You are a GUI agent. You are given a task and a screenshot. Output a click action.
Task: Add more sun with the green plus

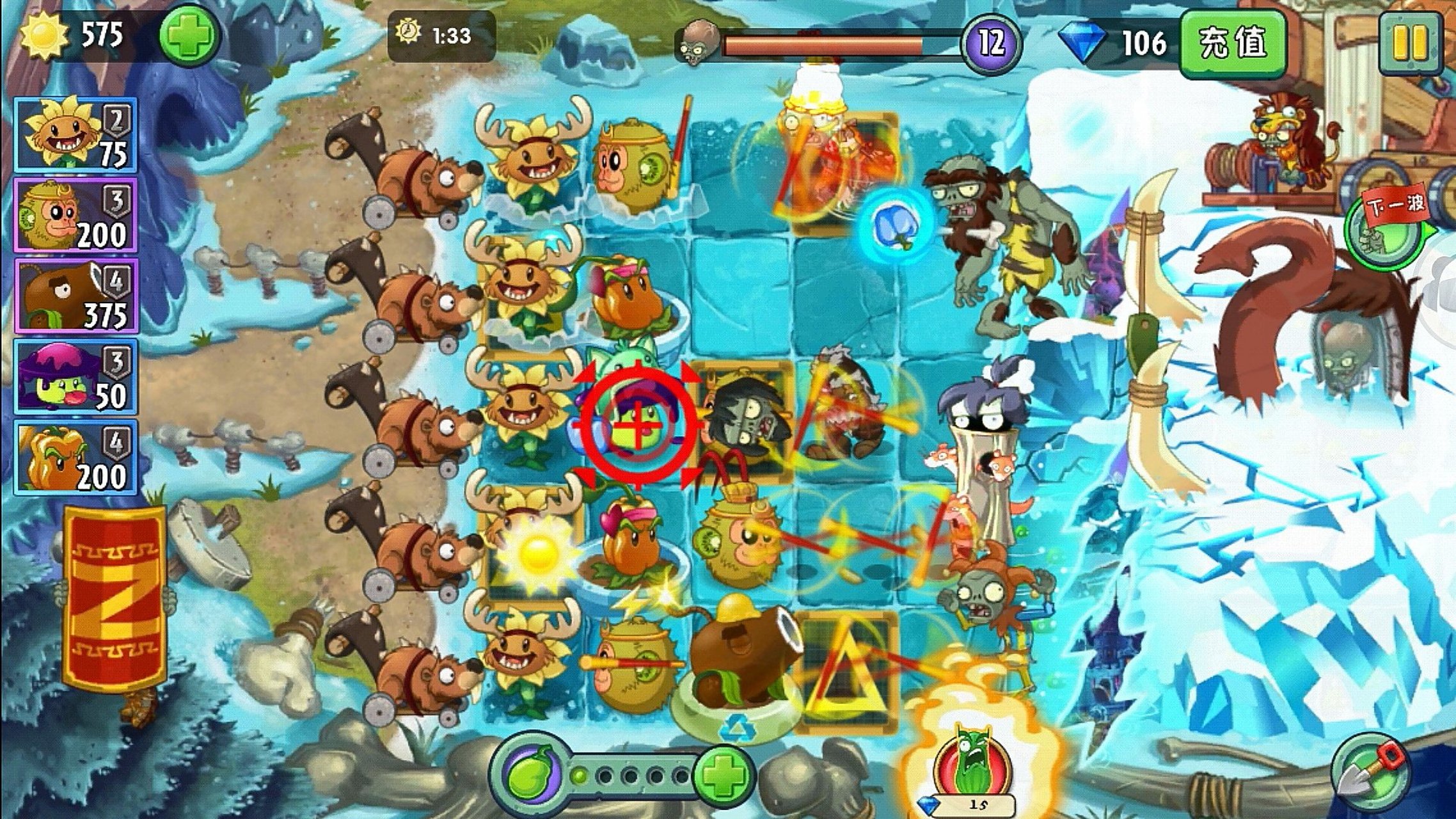pos(188,35)
